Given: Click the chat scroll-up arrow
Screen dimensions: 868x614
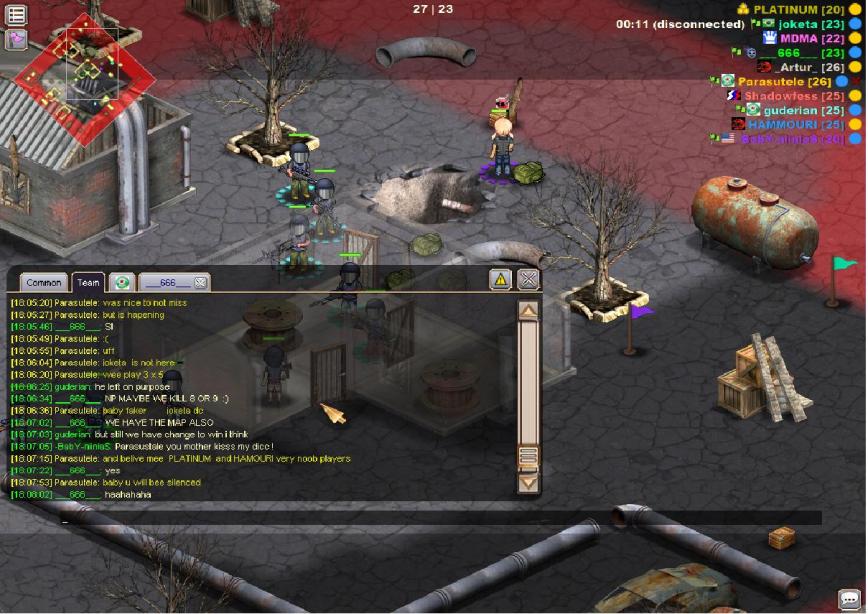Looking at the screenshot, I should pos(528,311).
